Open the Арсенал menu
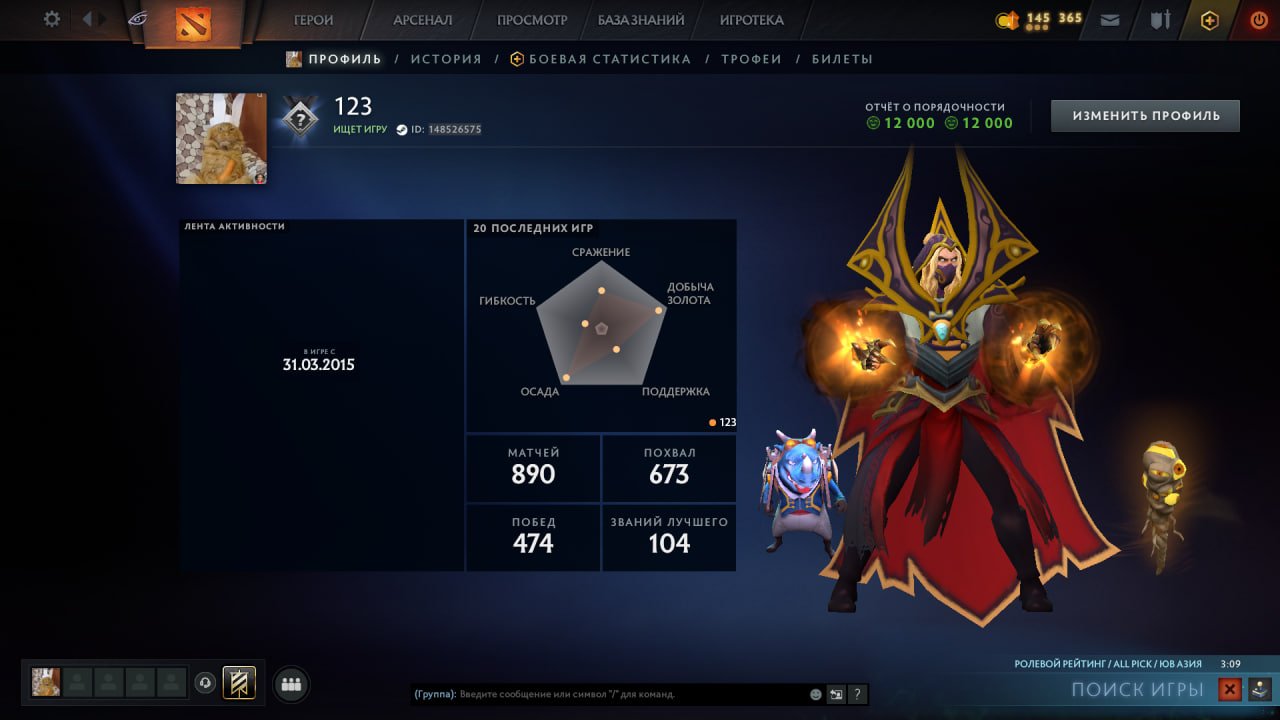 coord(422,20)
